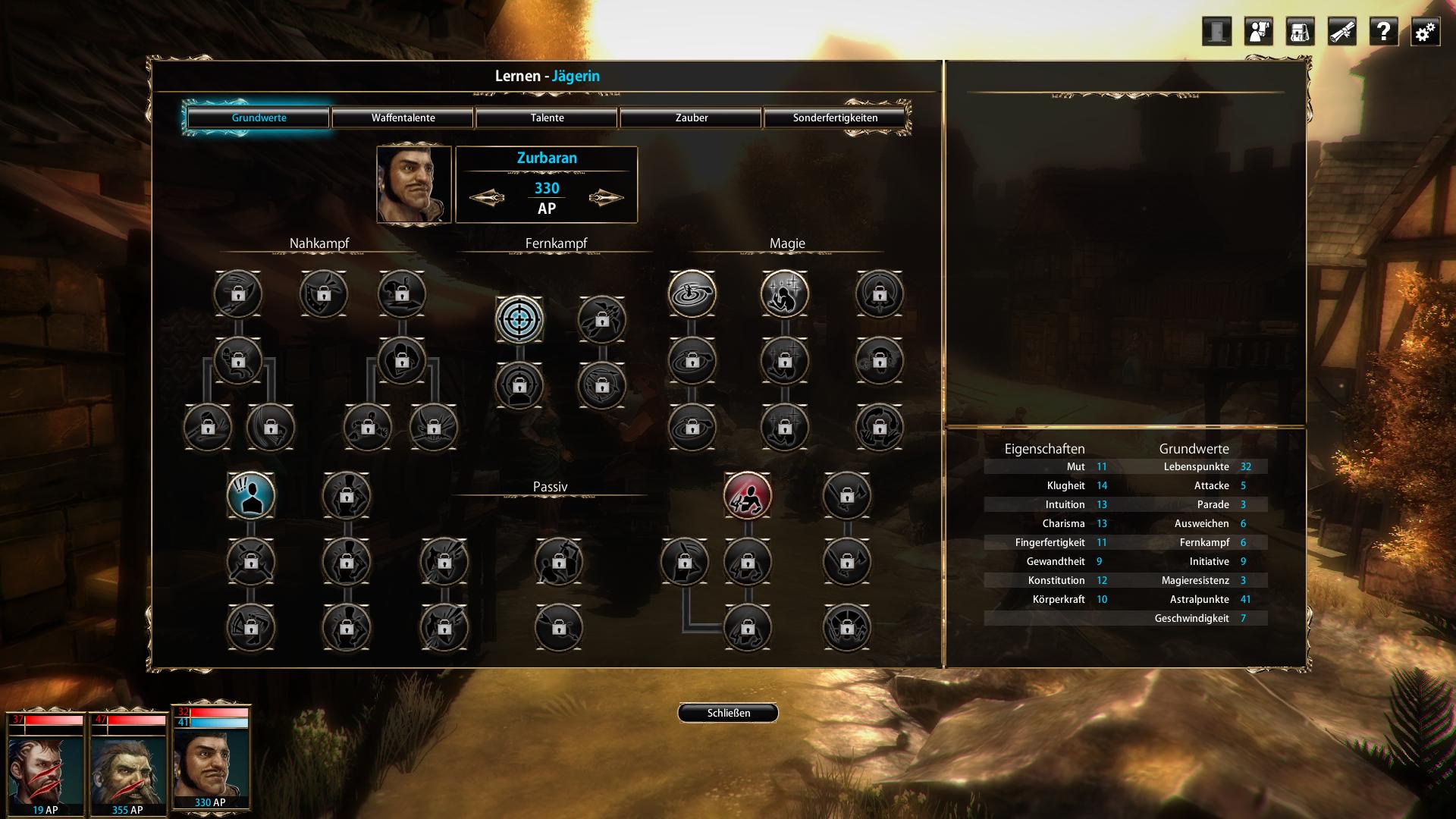Open the scroll journal button
Viewport: 1456px width, 819px height.
(1341, 32)
